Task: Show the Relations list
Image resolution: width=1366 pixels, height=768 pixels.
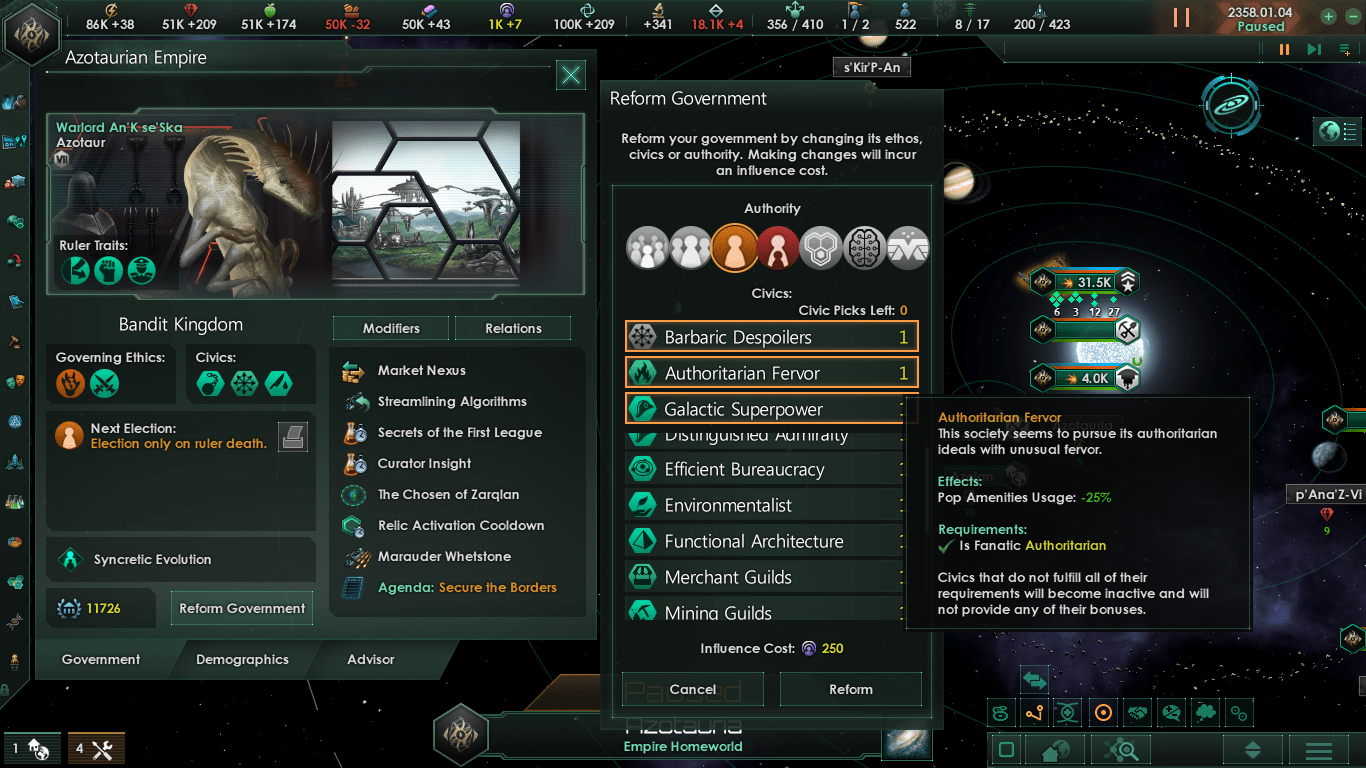Action: point(513,328)
